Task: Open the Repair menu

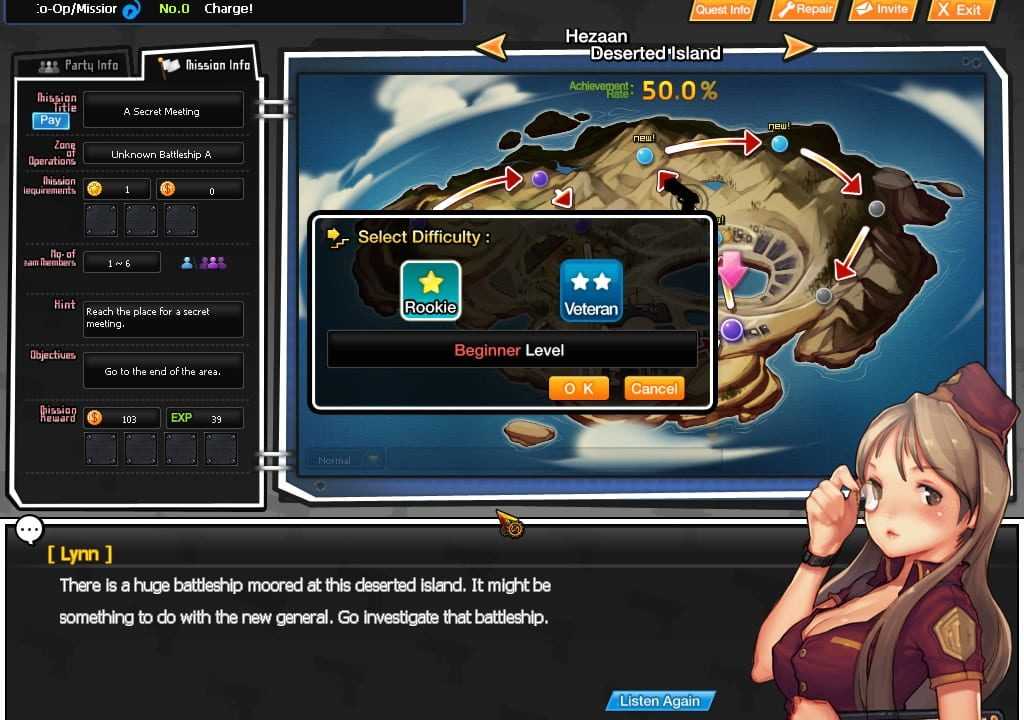Action: [805, 10]
